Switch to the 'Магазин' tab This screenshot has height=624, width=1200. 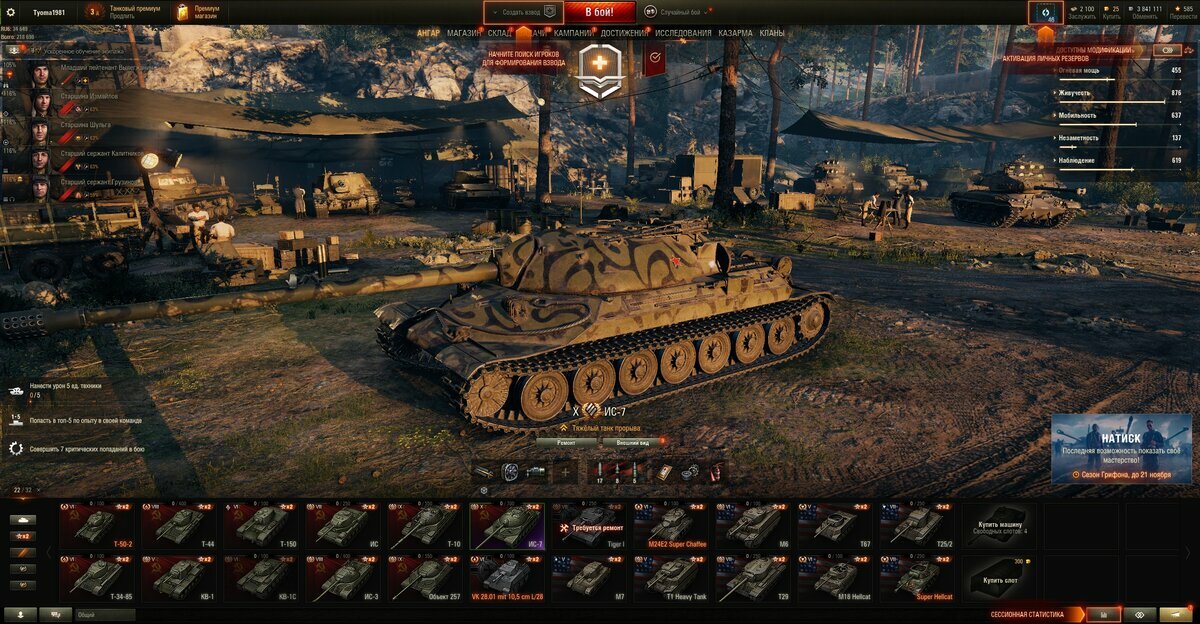[463, 33]
